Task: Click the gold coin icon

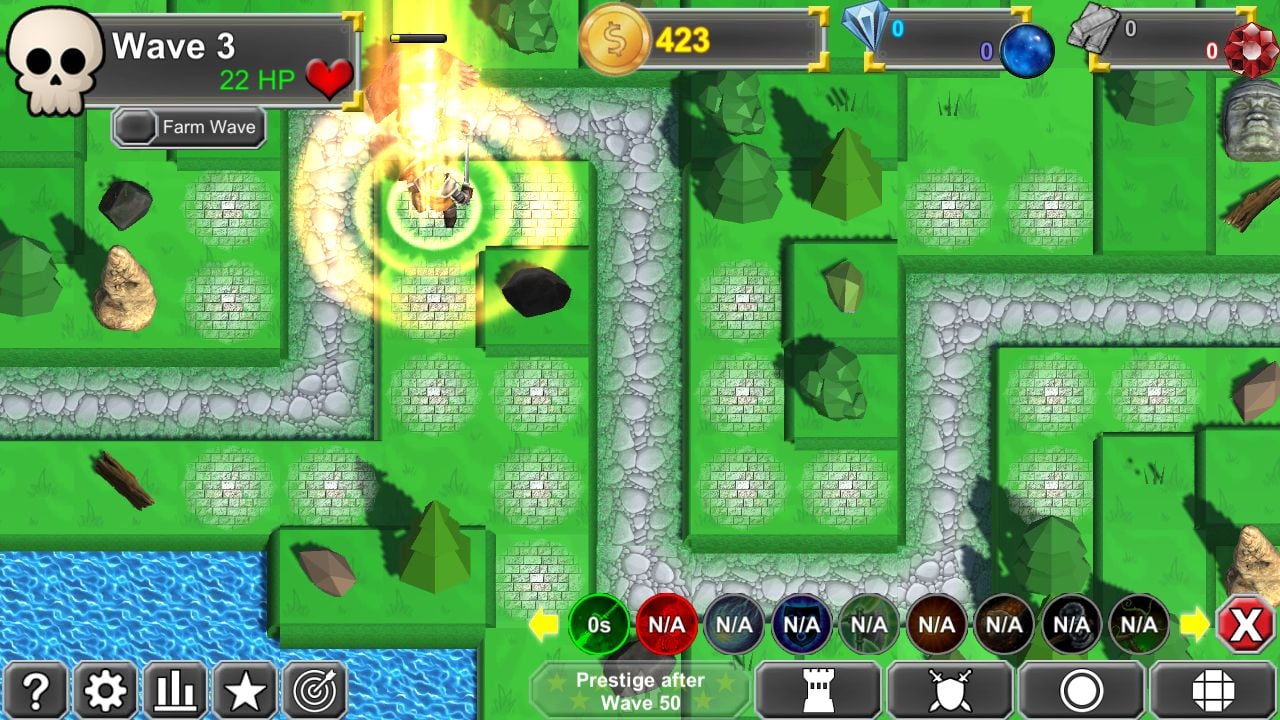Action: (615, 40)
